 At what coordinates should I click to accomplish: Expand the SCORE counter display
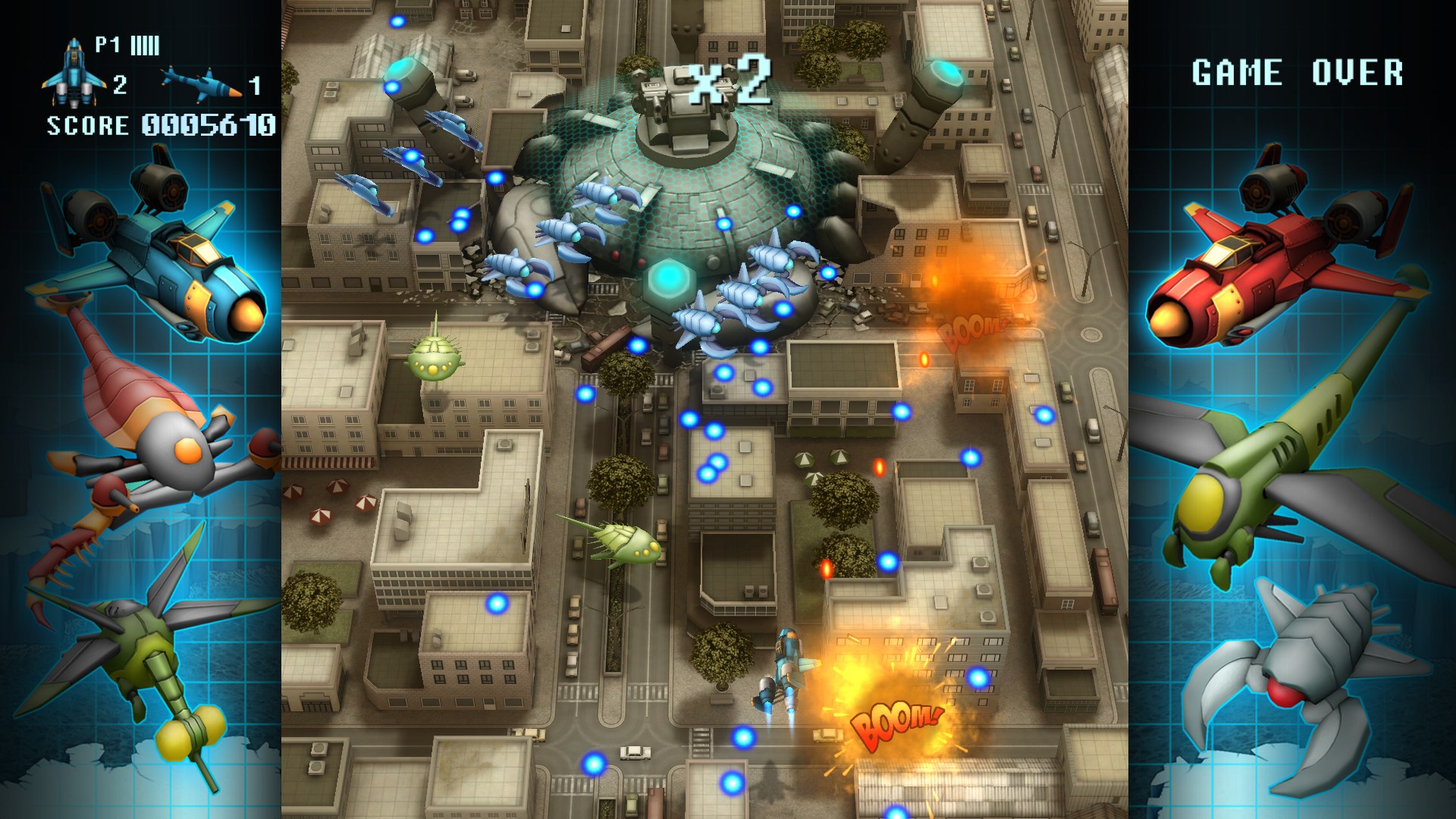point(159,125)
